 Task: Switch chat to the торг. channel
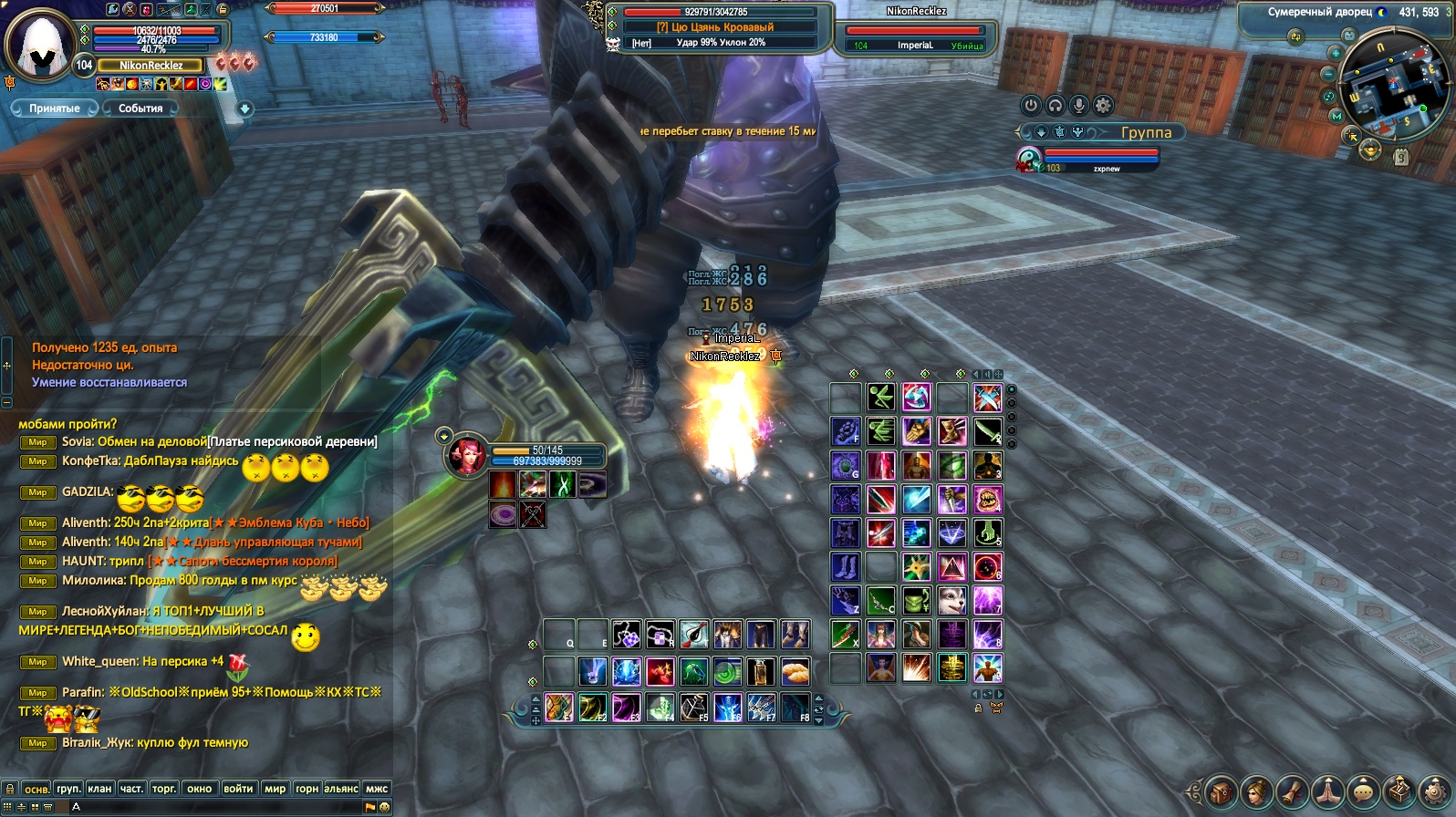[164, 789]
